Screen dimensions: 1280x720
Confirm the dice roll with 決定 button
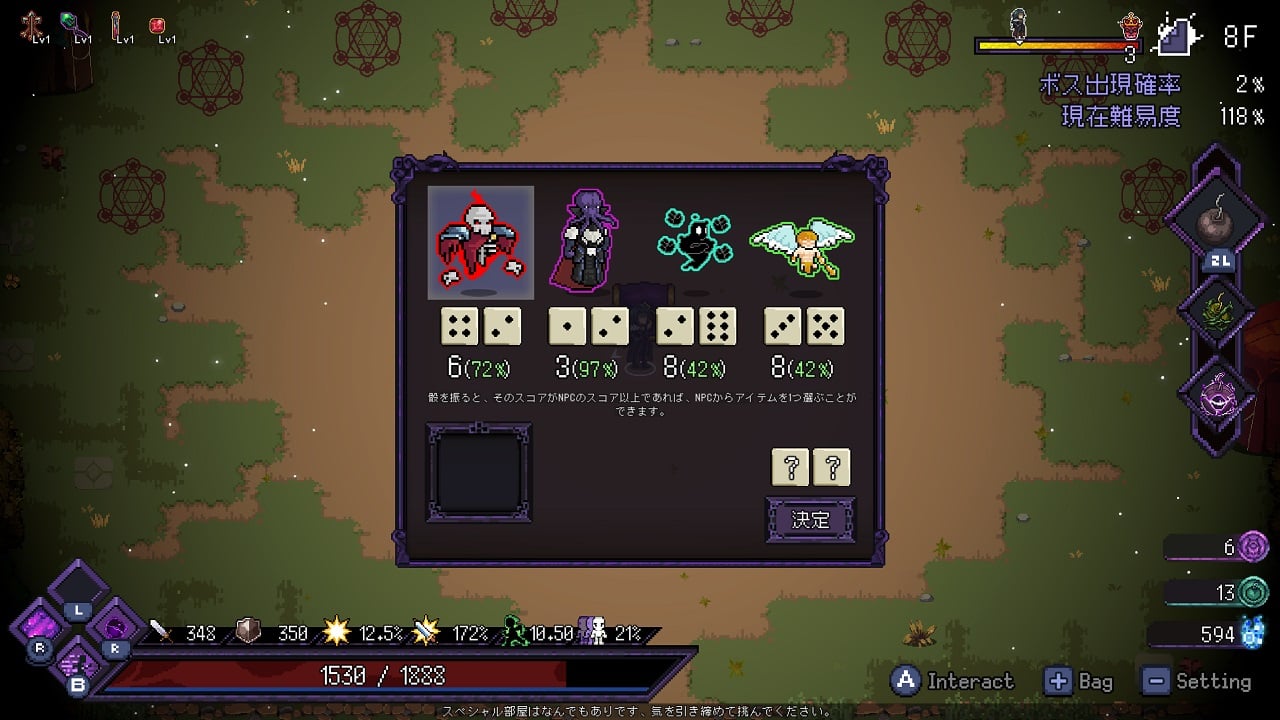[x=810, y=519]
